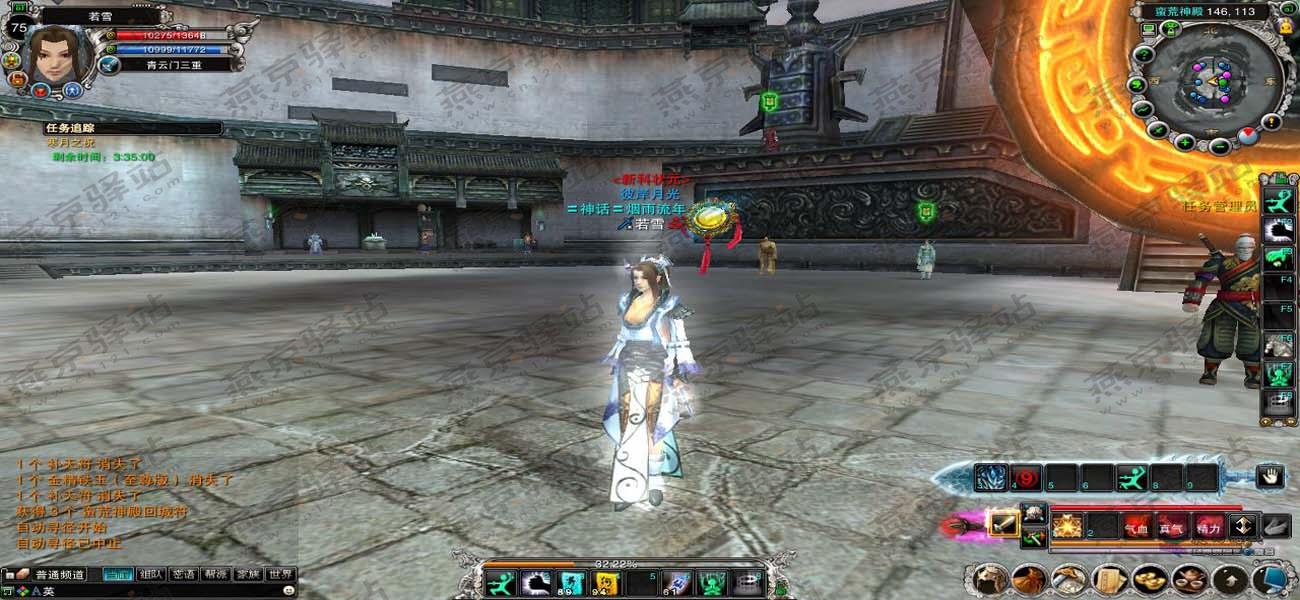Click the minimap zoom-out minus button
This screenshot has height=600, width=1300.
(1219, 146)
